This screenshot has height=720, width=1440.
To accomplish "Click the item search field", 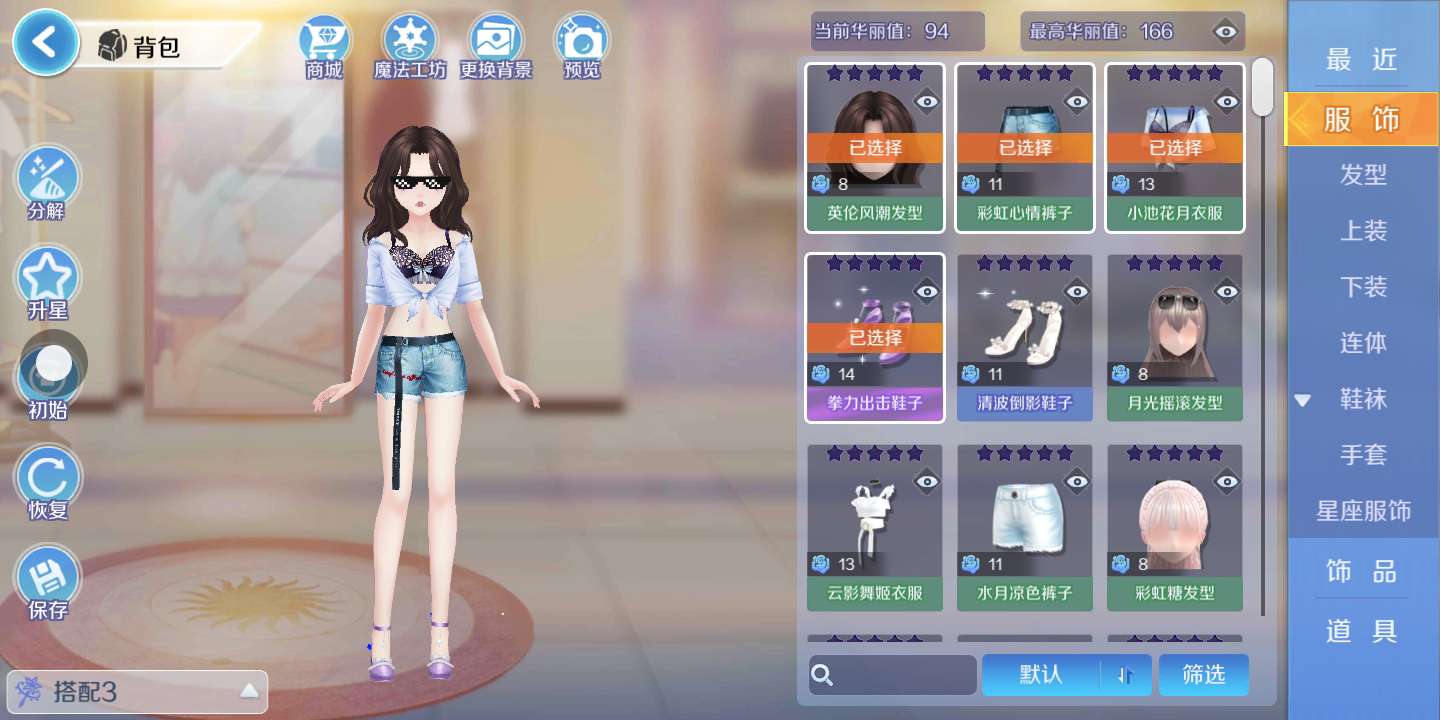I will 893,675.
